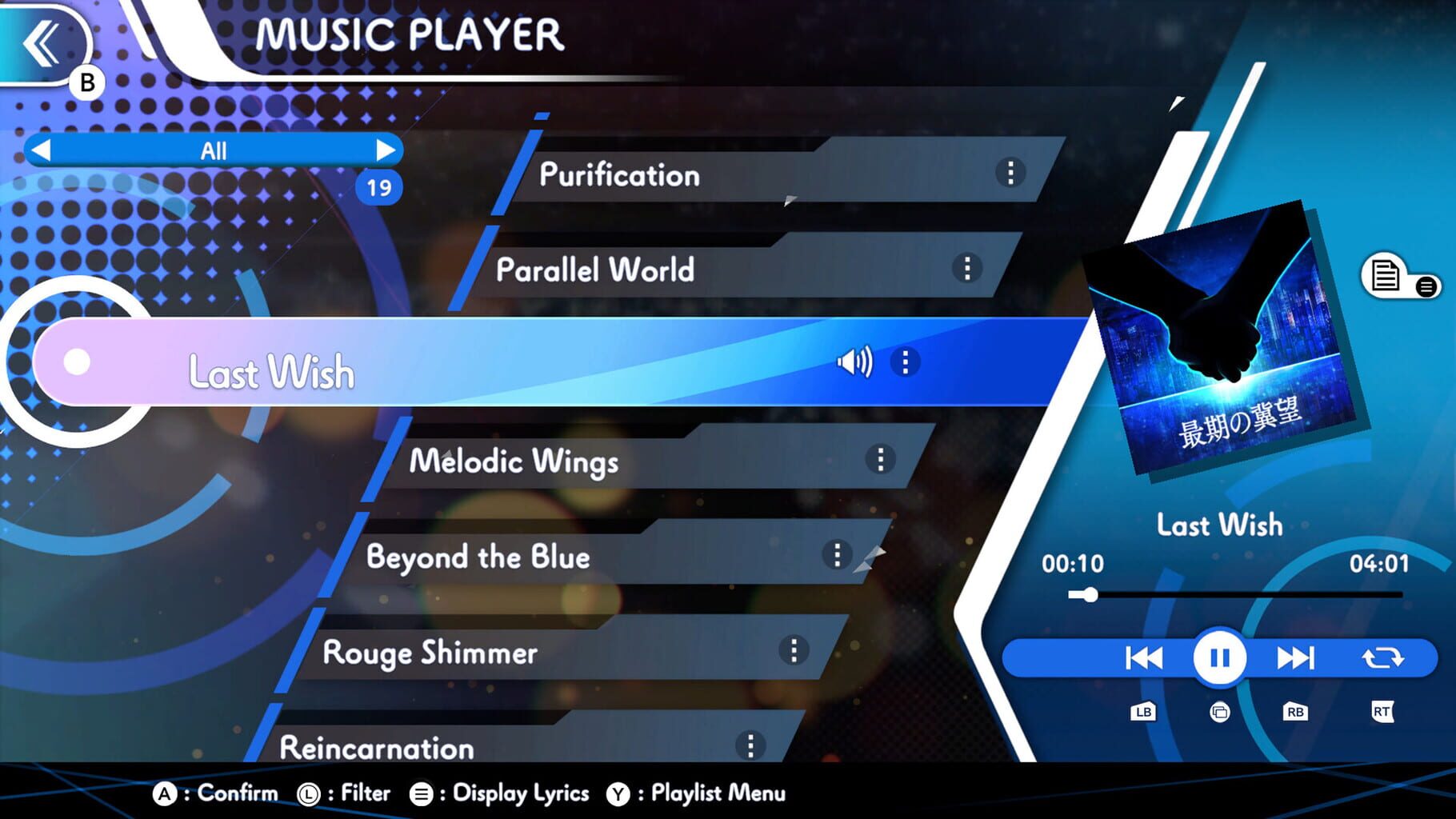This screenshot has height=819, width=1456.
Task: Open options menu for Reincarnation
Action: coord(750,745)
